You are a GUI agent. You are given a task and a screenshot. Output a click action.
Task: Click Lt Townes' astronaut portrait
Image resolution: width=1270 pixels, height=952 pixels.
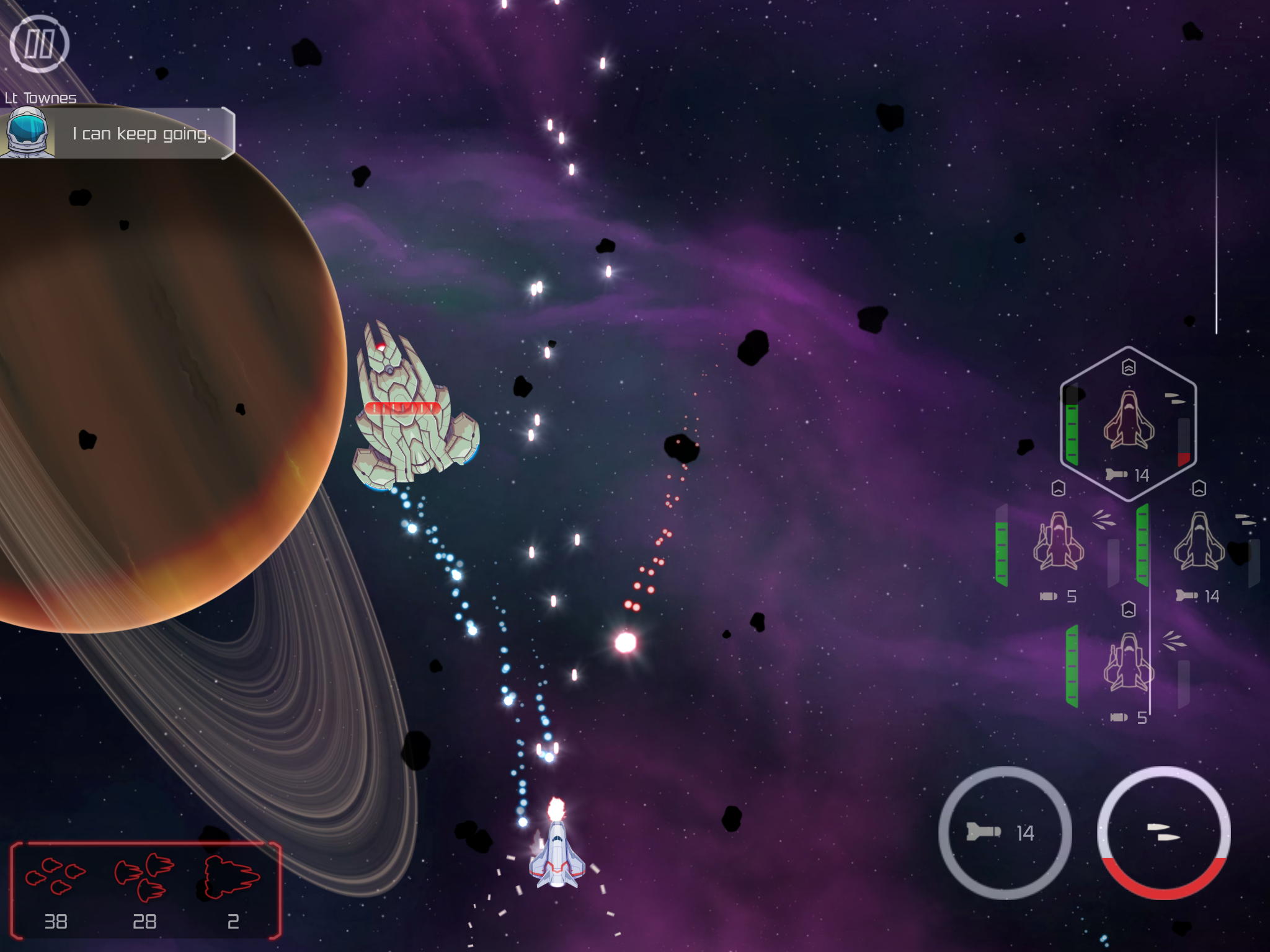pos(28,133)
